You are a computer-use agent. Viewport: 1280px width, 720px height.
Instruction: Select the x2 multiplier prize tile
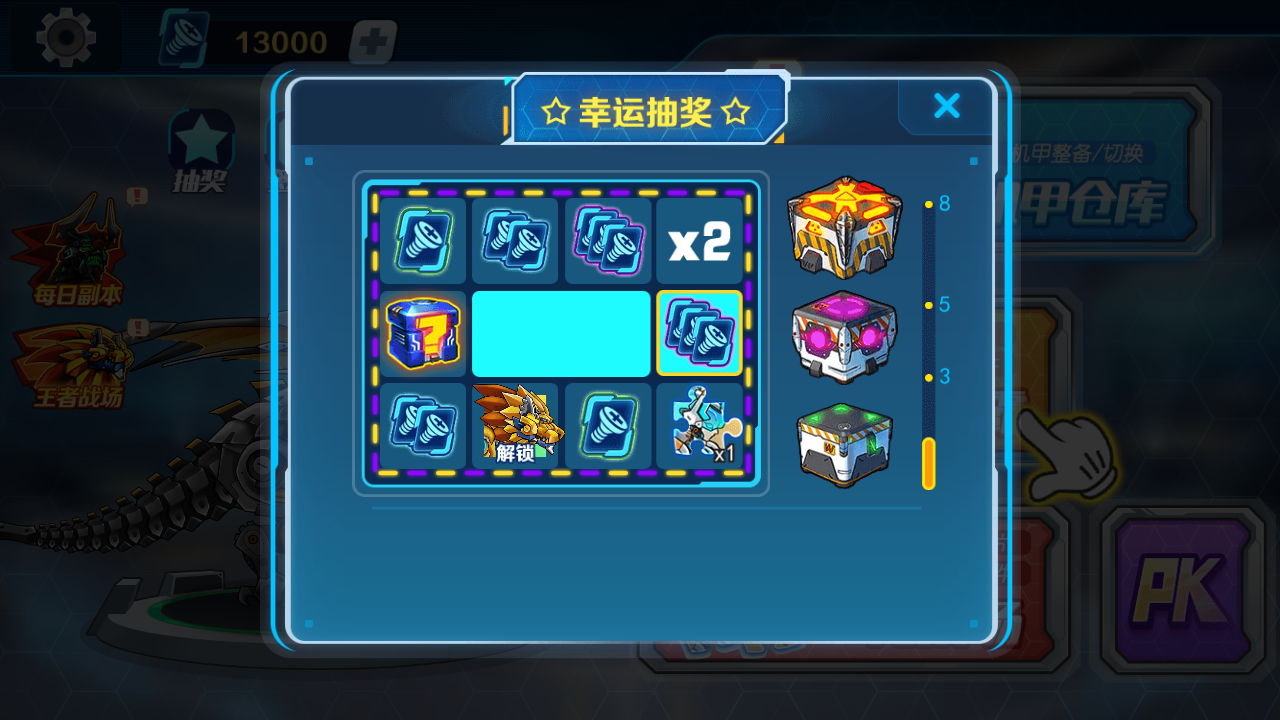pyautogui.click(x=699, y=241)
